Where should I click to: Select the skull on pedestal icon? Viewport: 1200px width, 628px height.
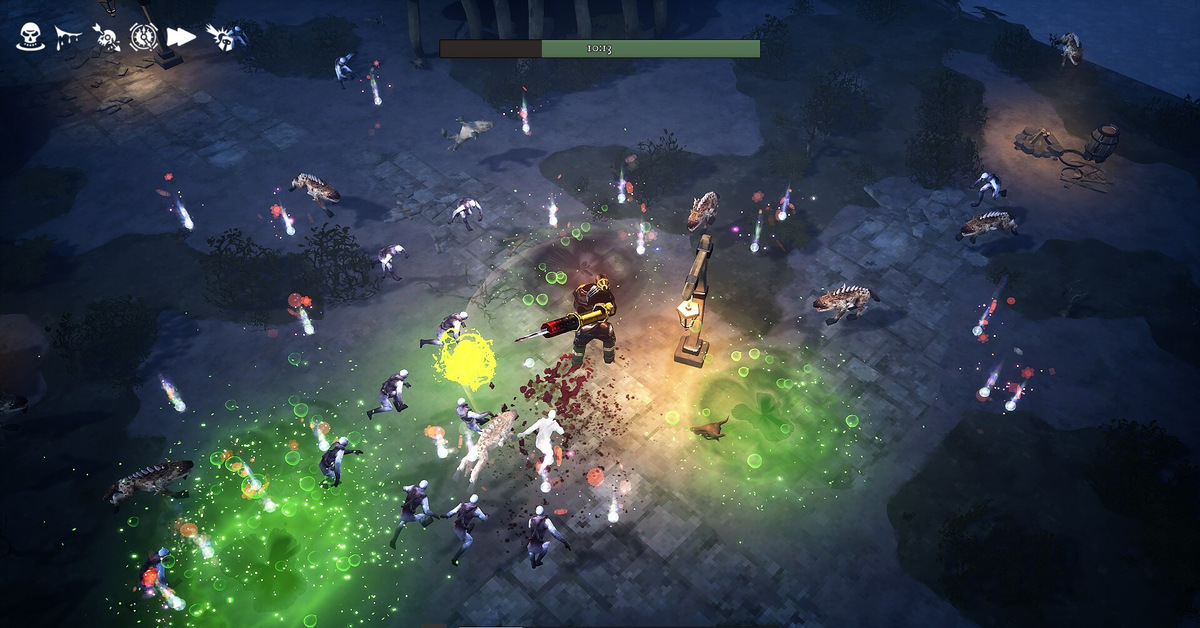point(31,37)
